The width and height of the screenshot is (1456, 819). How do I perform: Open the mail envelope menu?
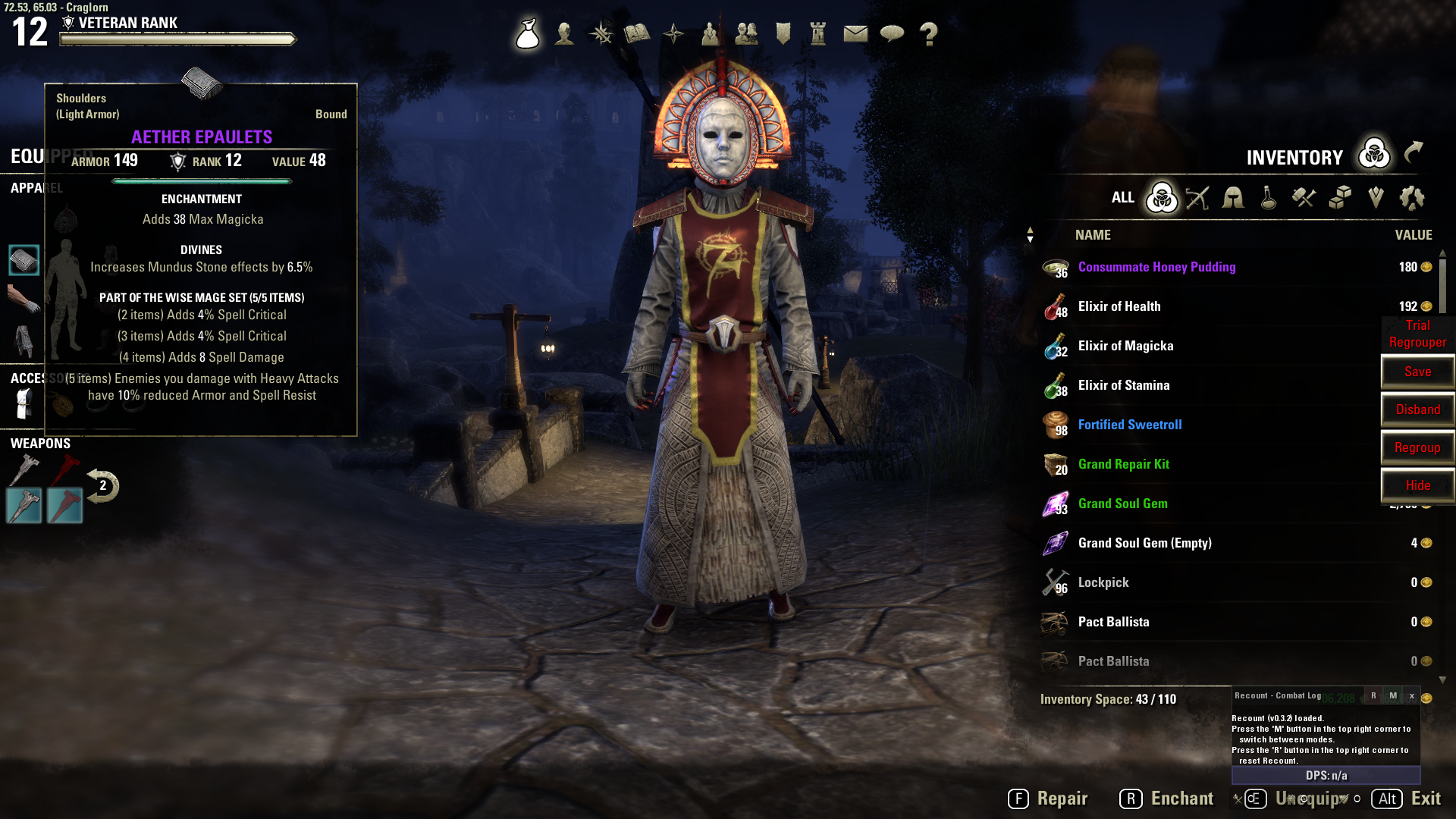click(855, 33)
